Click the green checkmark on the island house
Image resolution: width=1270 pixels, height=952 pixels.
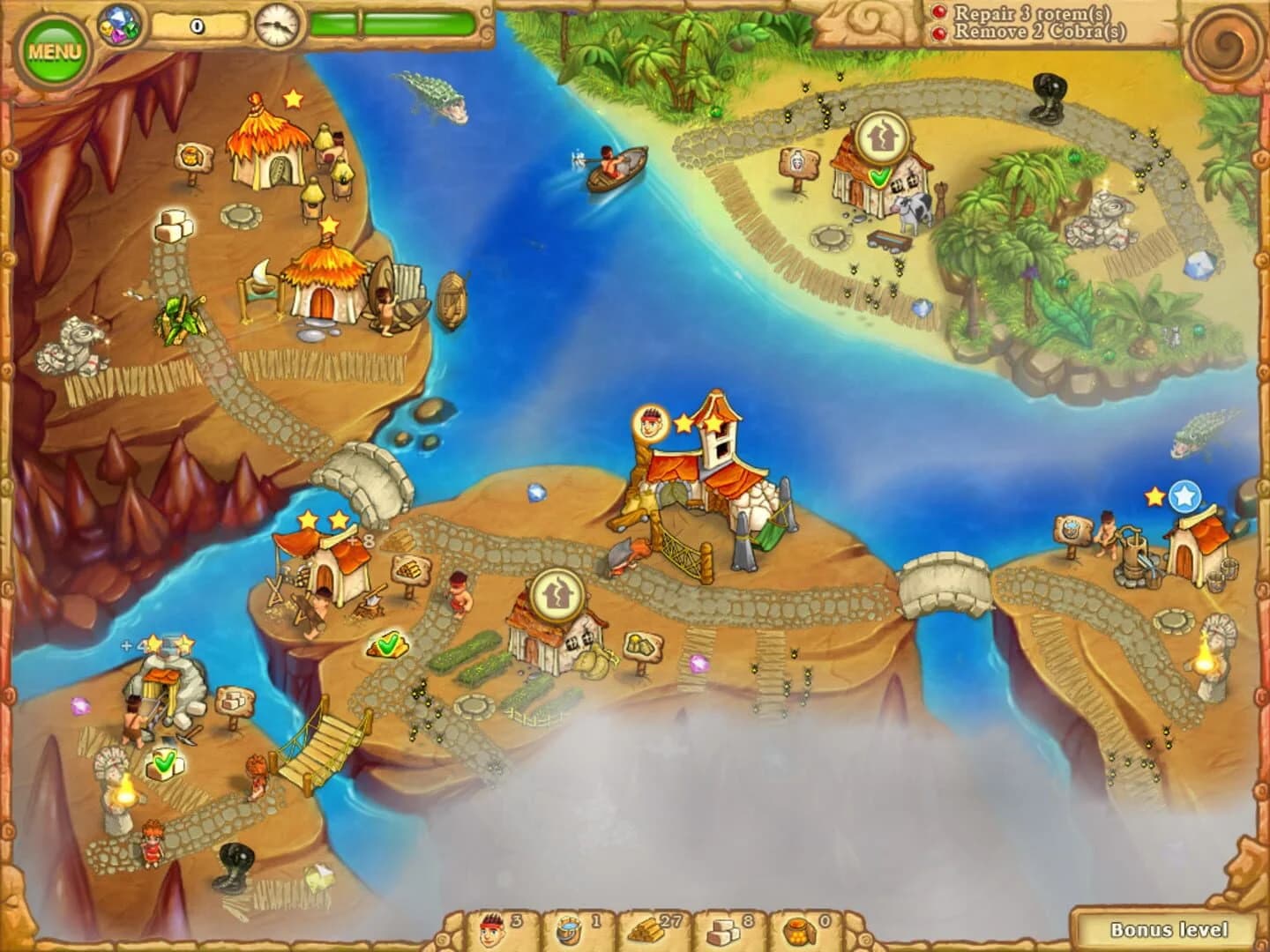tap(878, 175)
